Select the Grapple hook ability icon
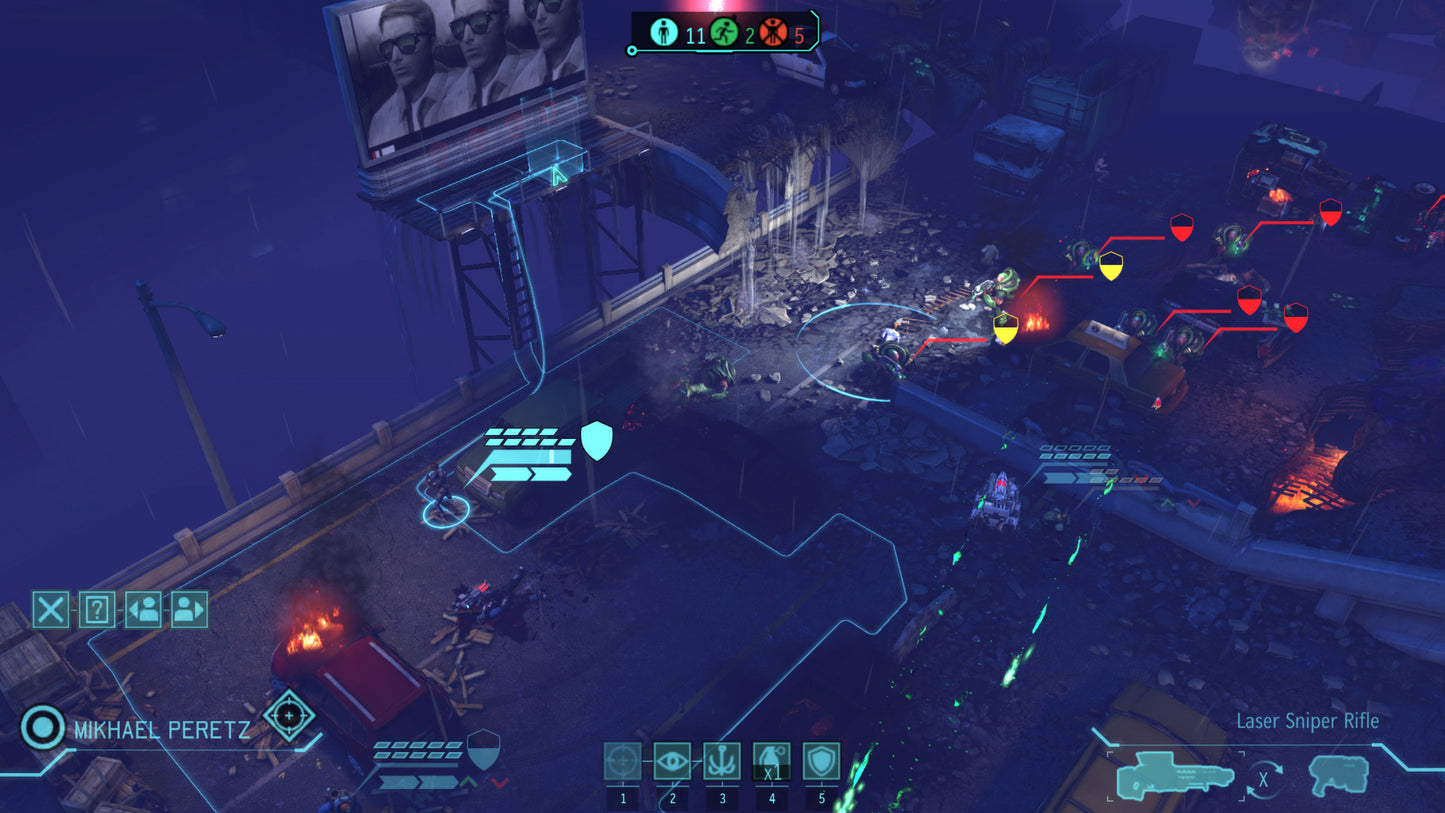The width and height of the screenshot is (1445, 813). click(x=721, y=760)
